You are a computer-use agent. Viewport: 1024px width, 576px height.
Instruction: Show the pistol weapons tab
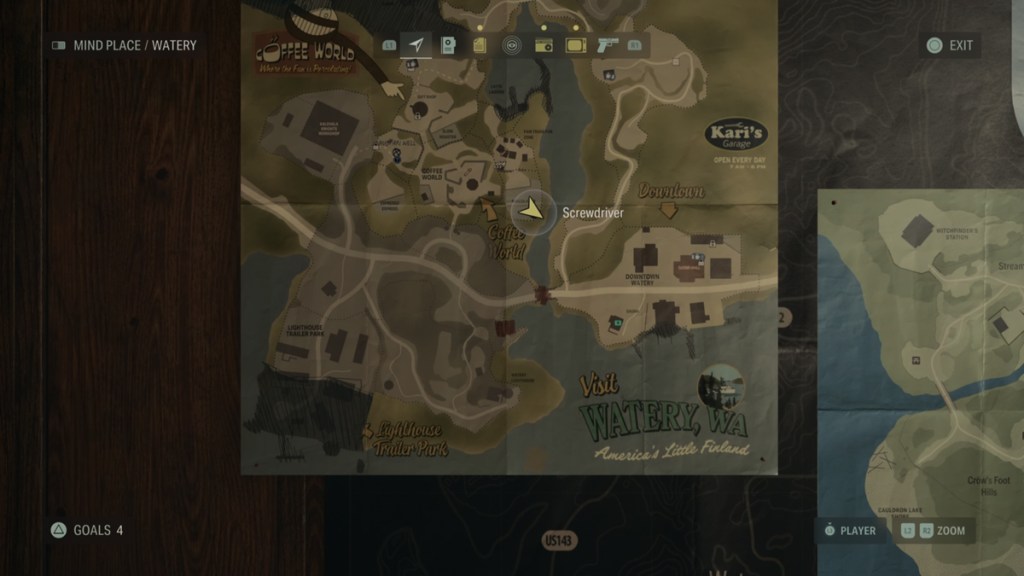pyautogui.click(x=607, y=45)
